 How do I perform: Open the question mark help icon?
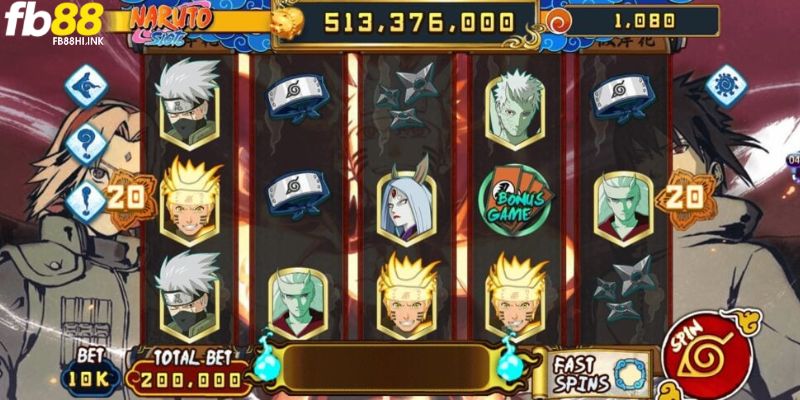(x=87, y=144)
